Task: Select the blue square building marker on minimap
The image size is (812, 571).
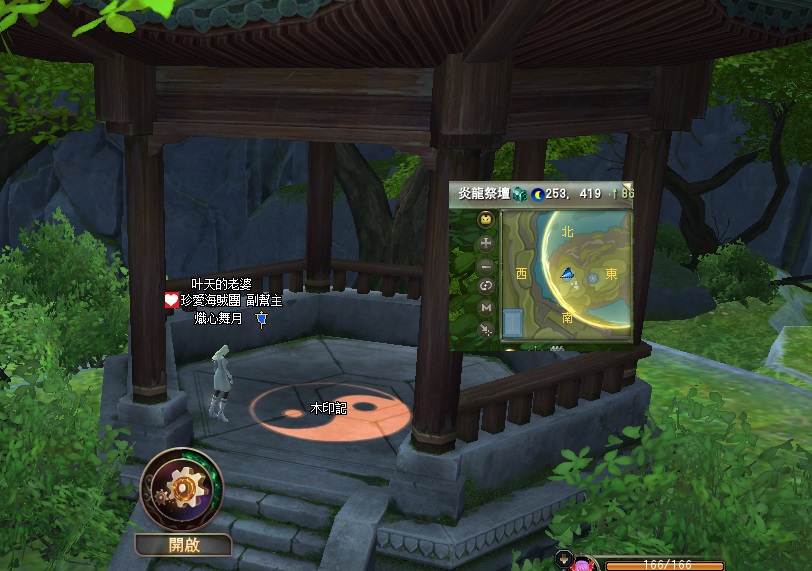Action: point(513,323)
